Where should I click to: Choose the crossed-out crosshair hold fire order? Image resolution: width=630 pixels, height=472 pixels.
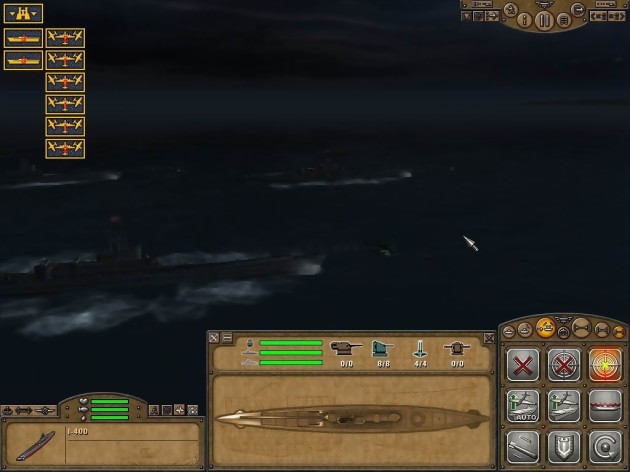pyautogui.click(x=564, y=365)
